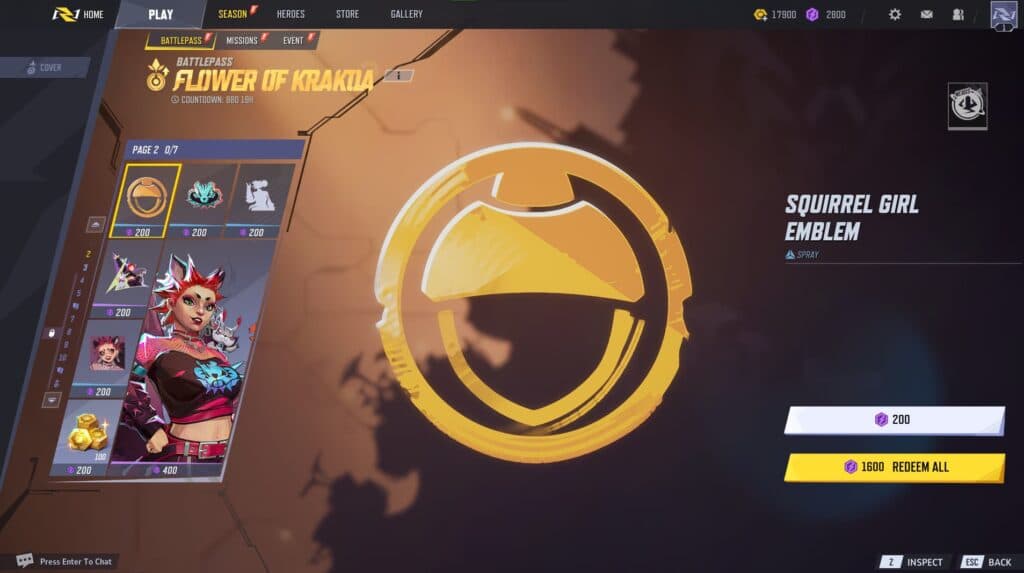Open the Play tab

pyautogui.click(x=160, y=14)
